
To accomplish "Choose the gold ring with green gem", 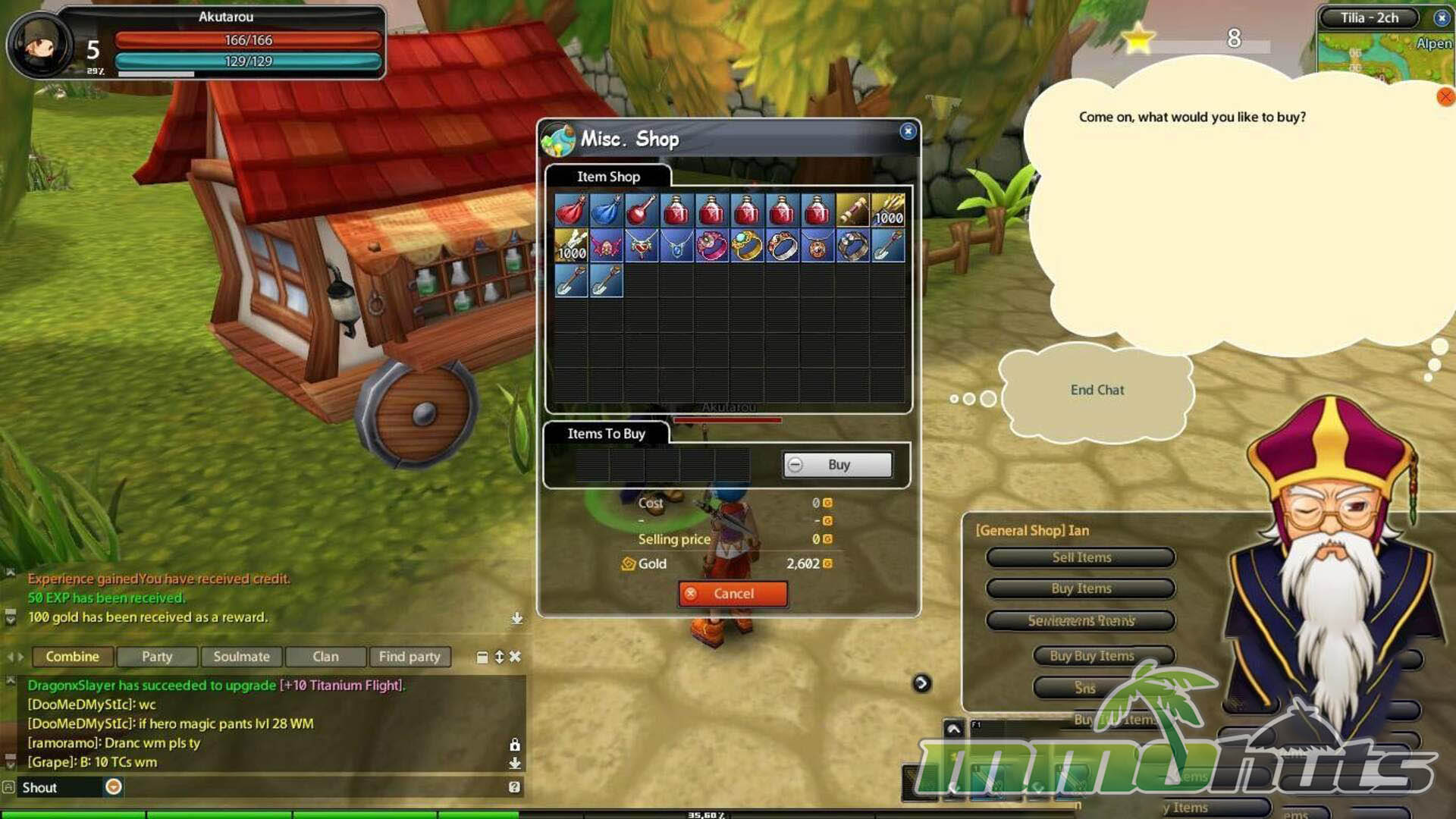I will point(747,246).
